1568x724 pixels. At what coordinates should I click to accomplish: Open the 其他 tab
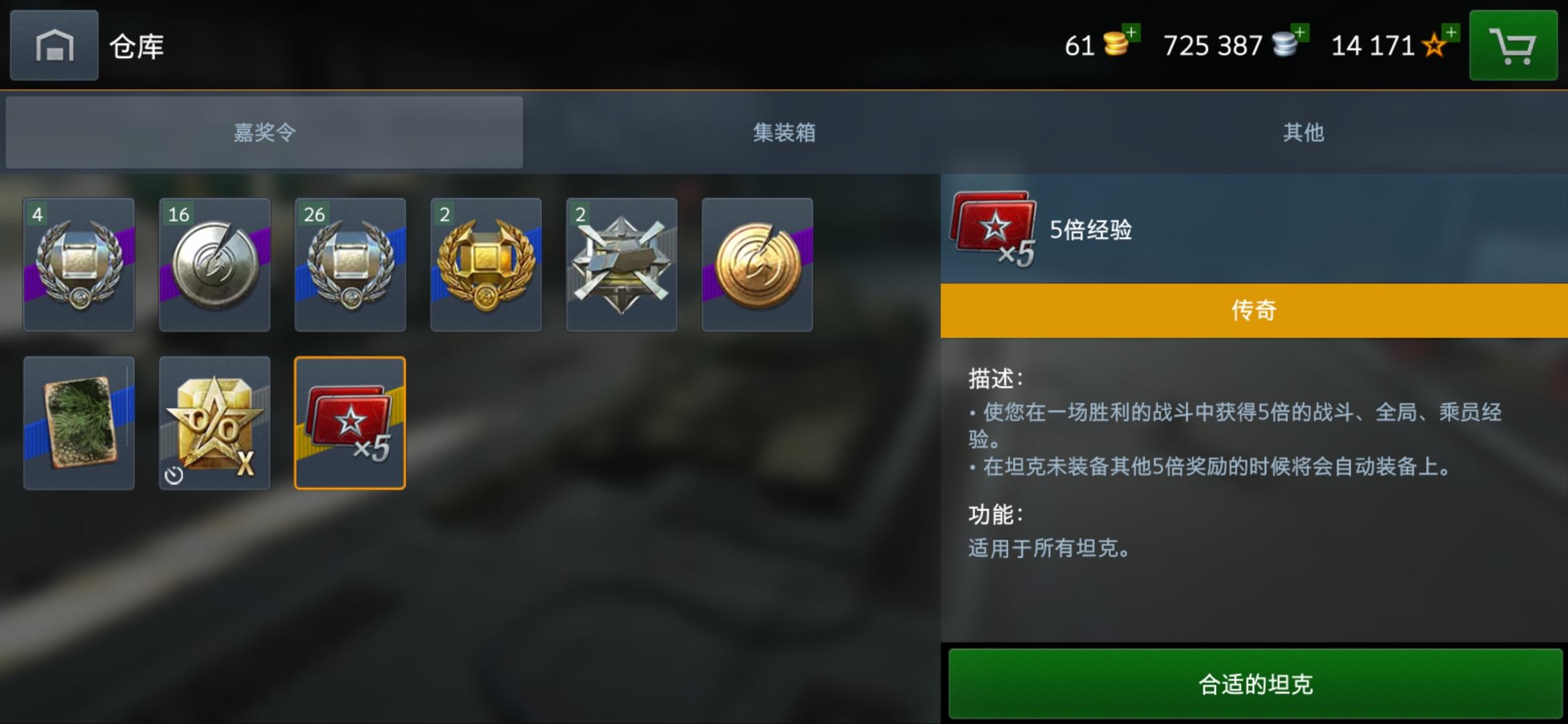1303,133
